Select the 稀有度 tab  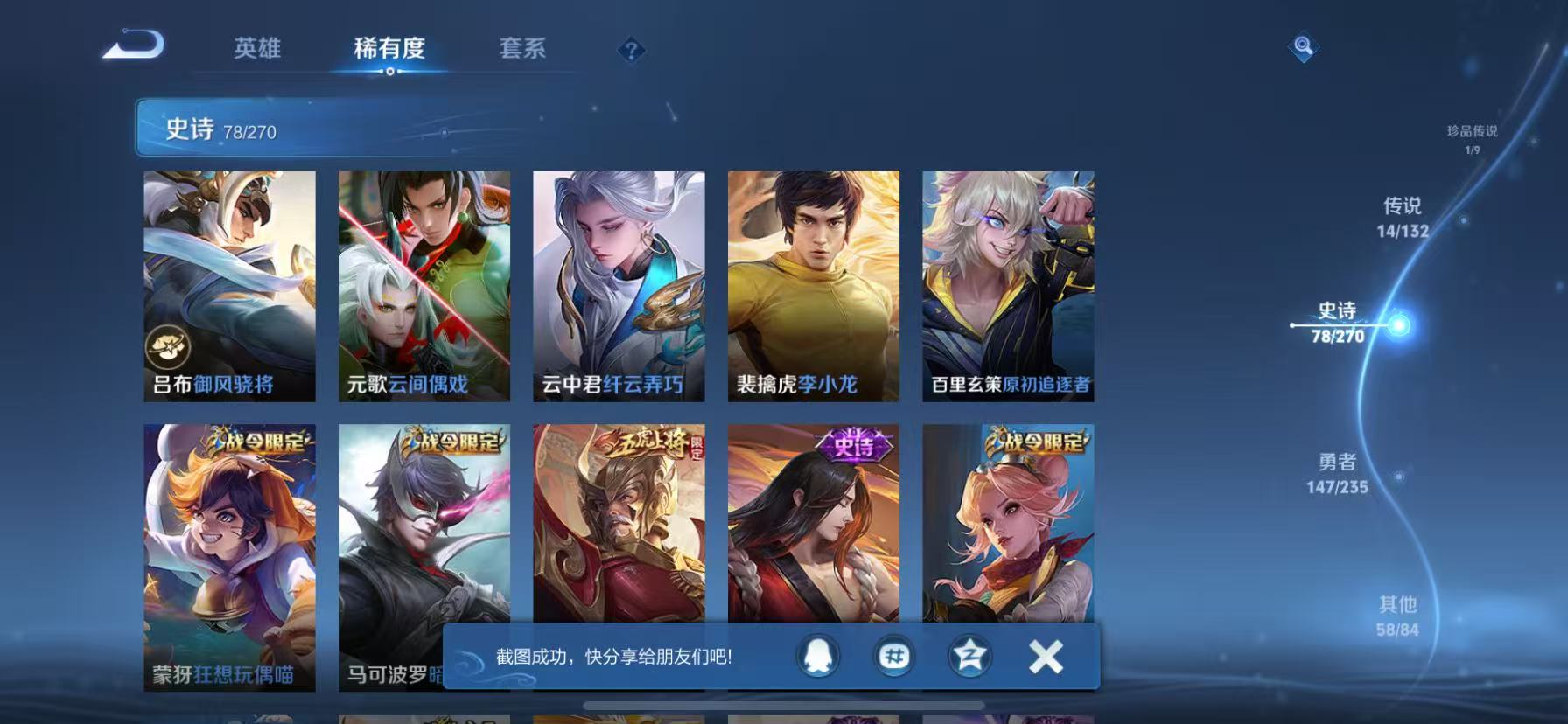(391, 50)
